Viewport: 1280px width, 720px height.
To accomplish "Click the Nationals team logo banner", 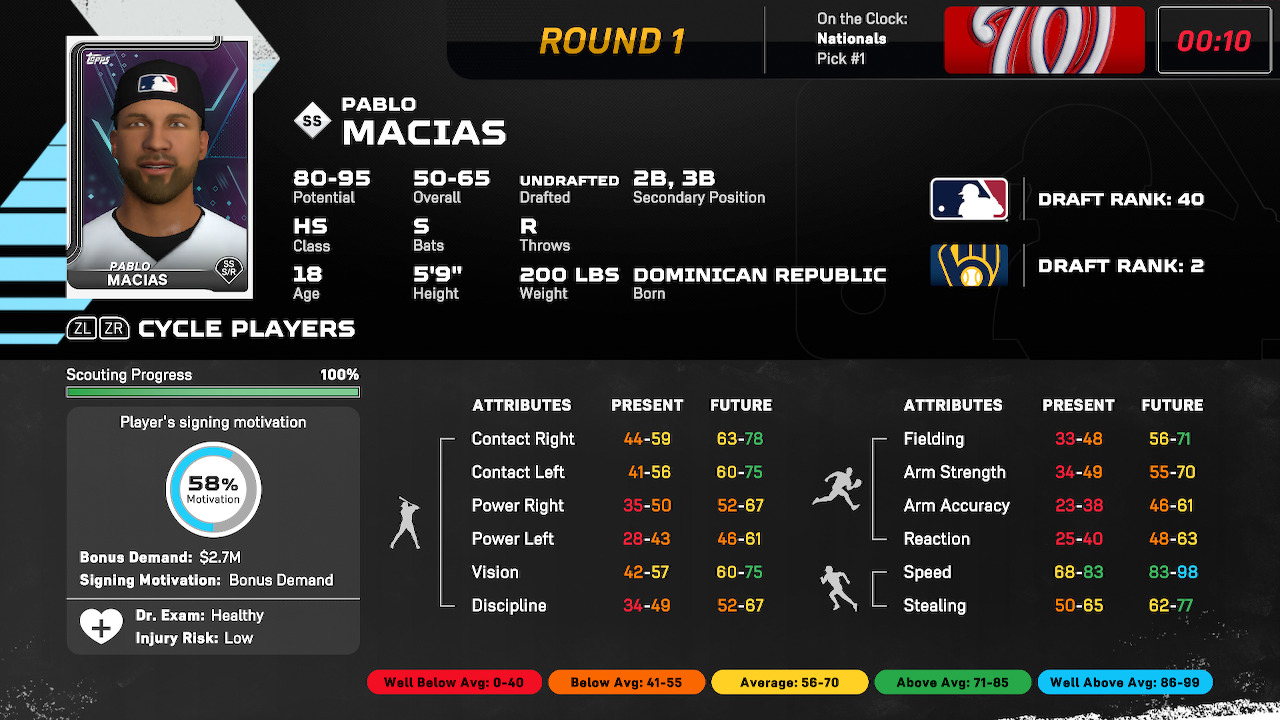I will tap(1044, 40).
